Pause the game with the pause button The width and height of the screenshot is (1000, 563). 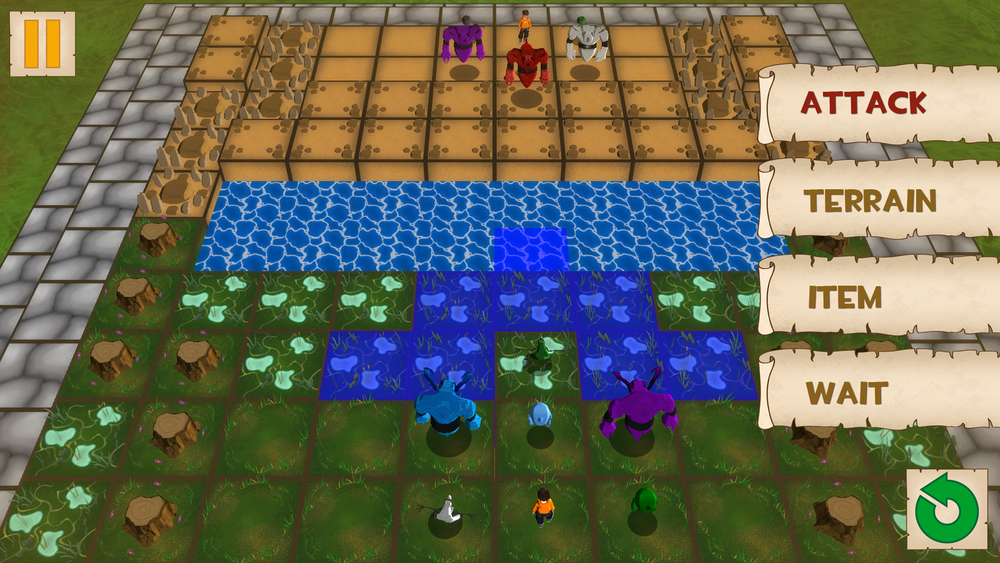42,43
